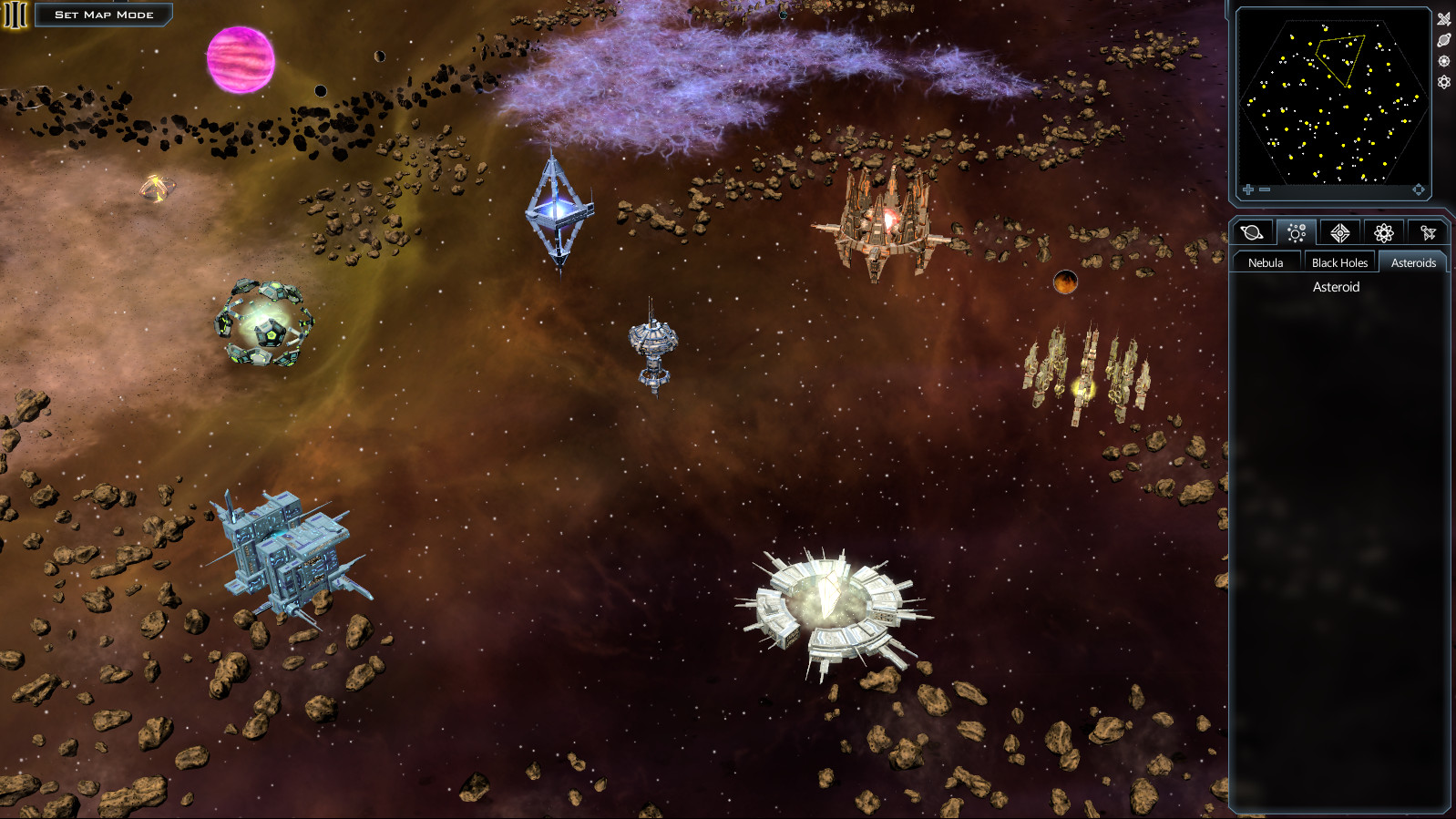The width and height of the screenshot is (1456, 819).
Task: Zoom in using the minimap plus control
Action: point(1247,189)
